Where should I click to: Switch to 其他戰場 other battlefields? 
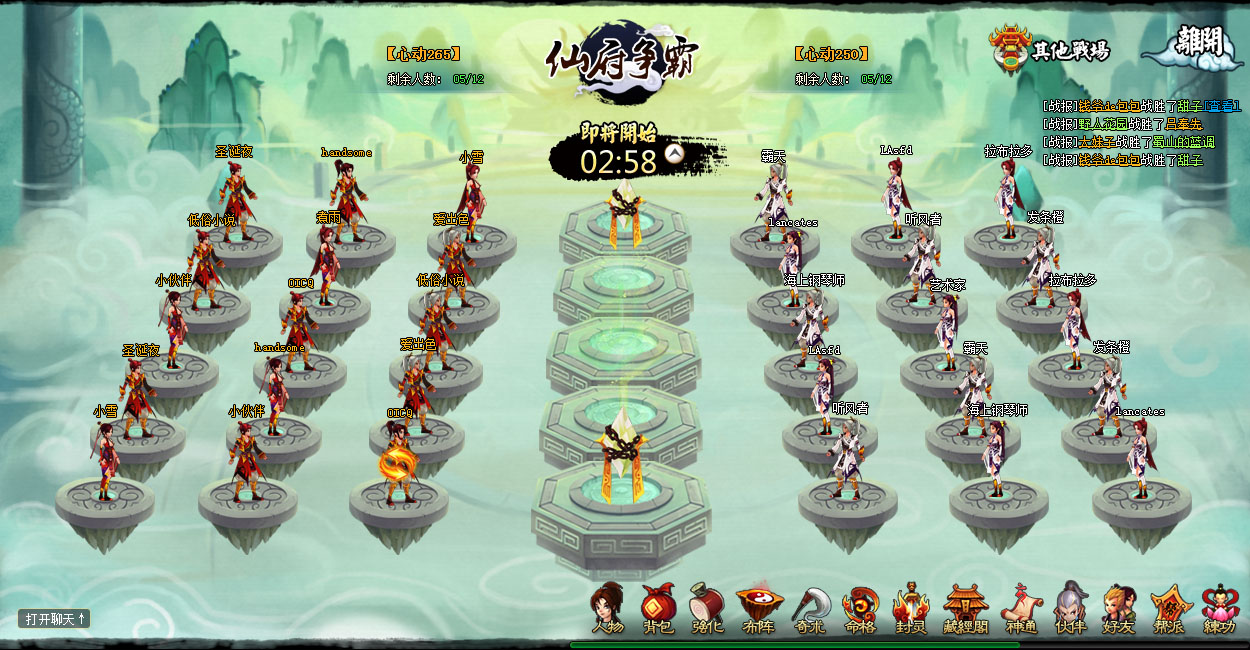(1050, 49)
